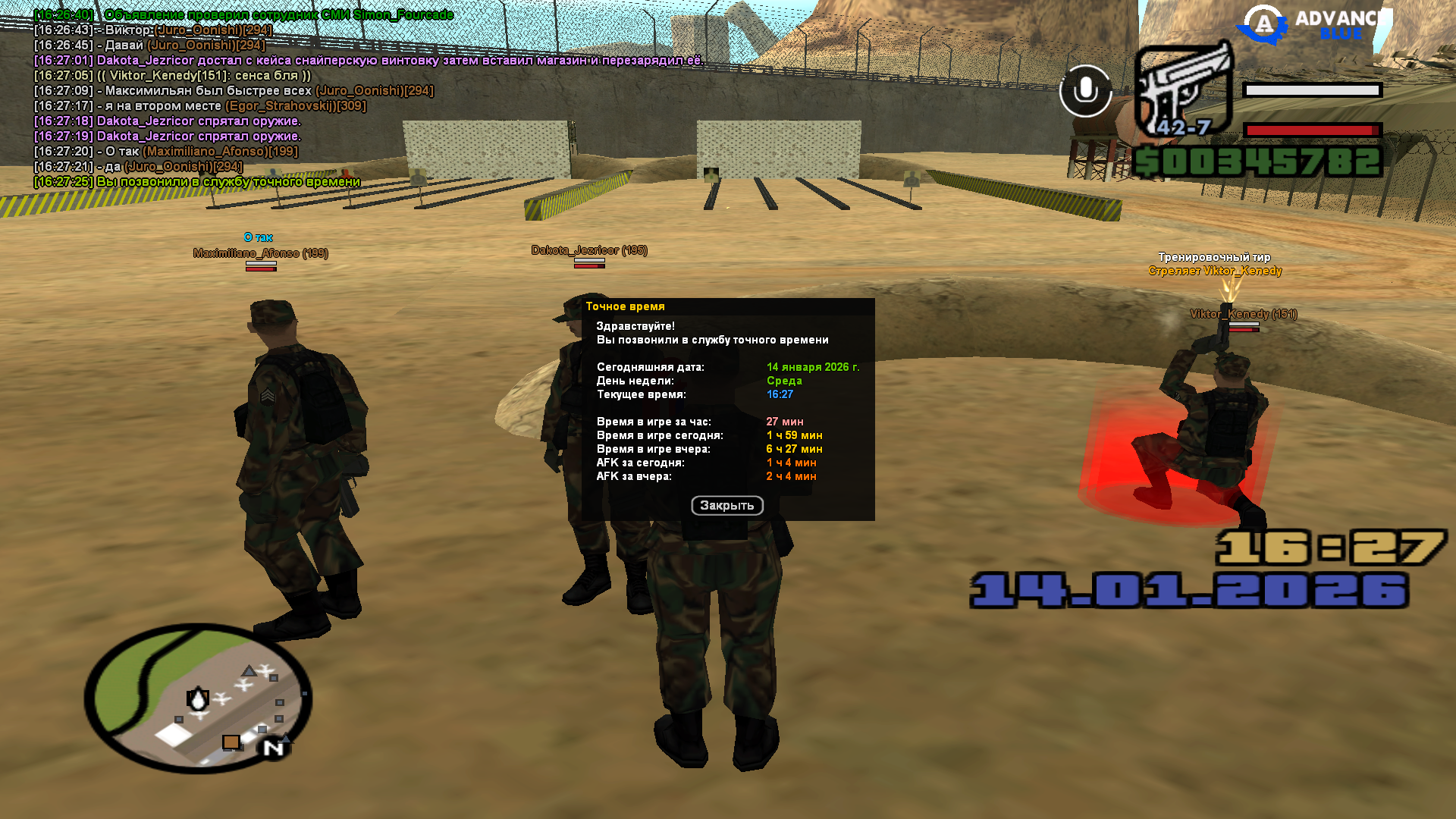Click the circular radar minimap
Screen dimensions: 1456x819
(x=199, y=698)
